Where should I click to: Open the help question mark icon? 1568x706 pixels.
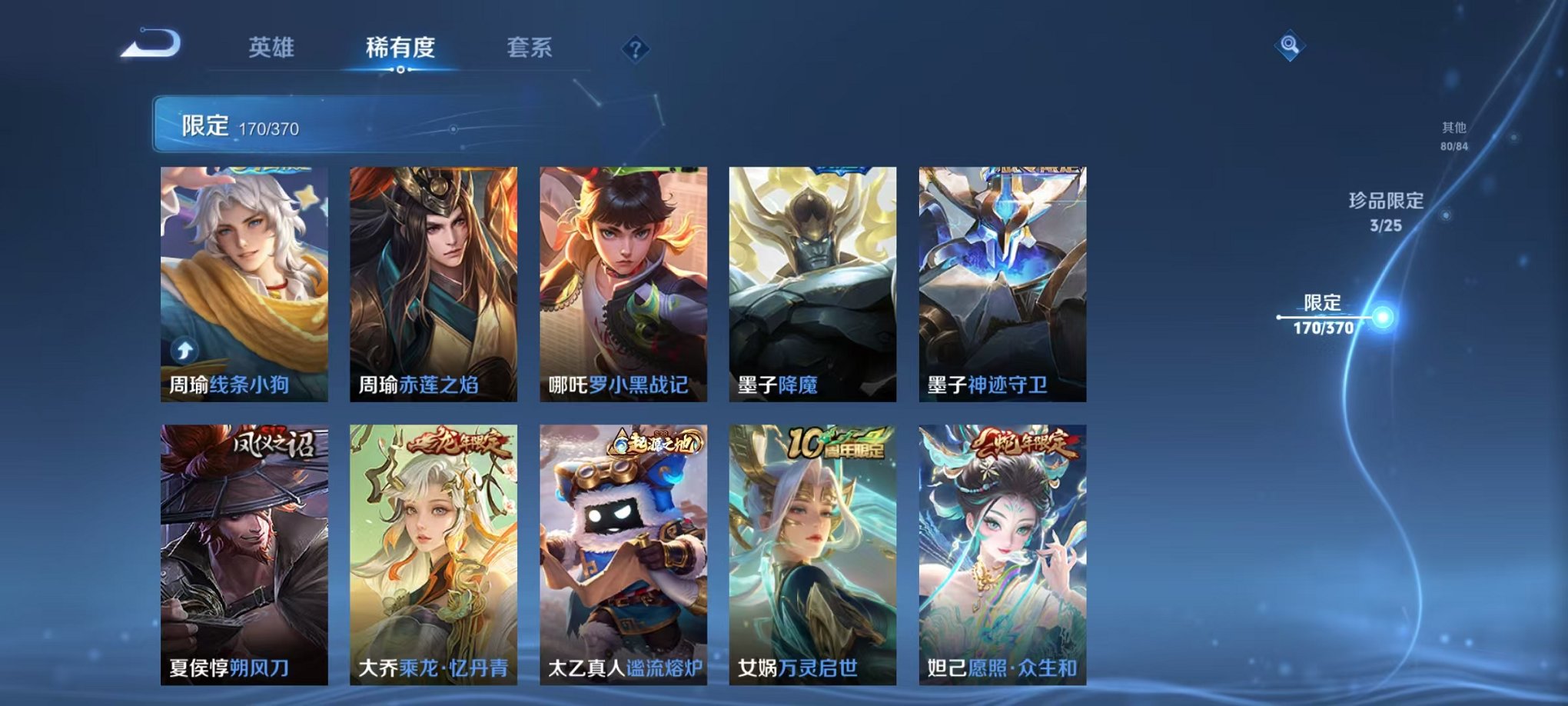pyautogui.click(x=635, y=49)
